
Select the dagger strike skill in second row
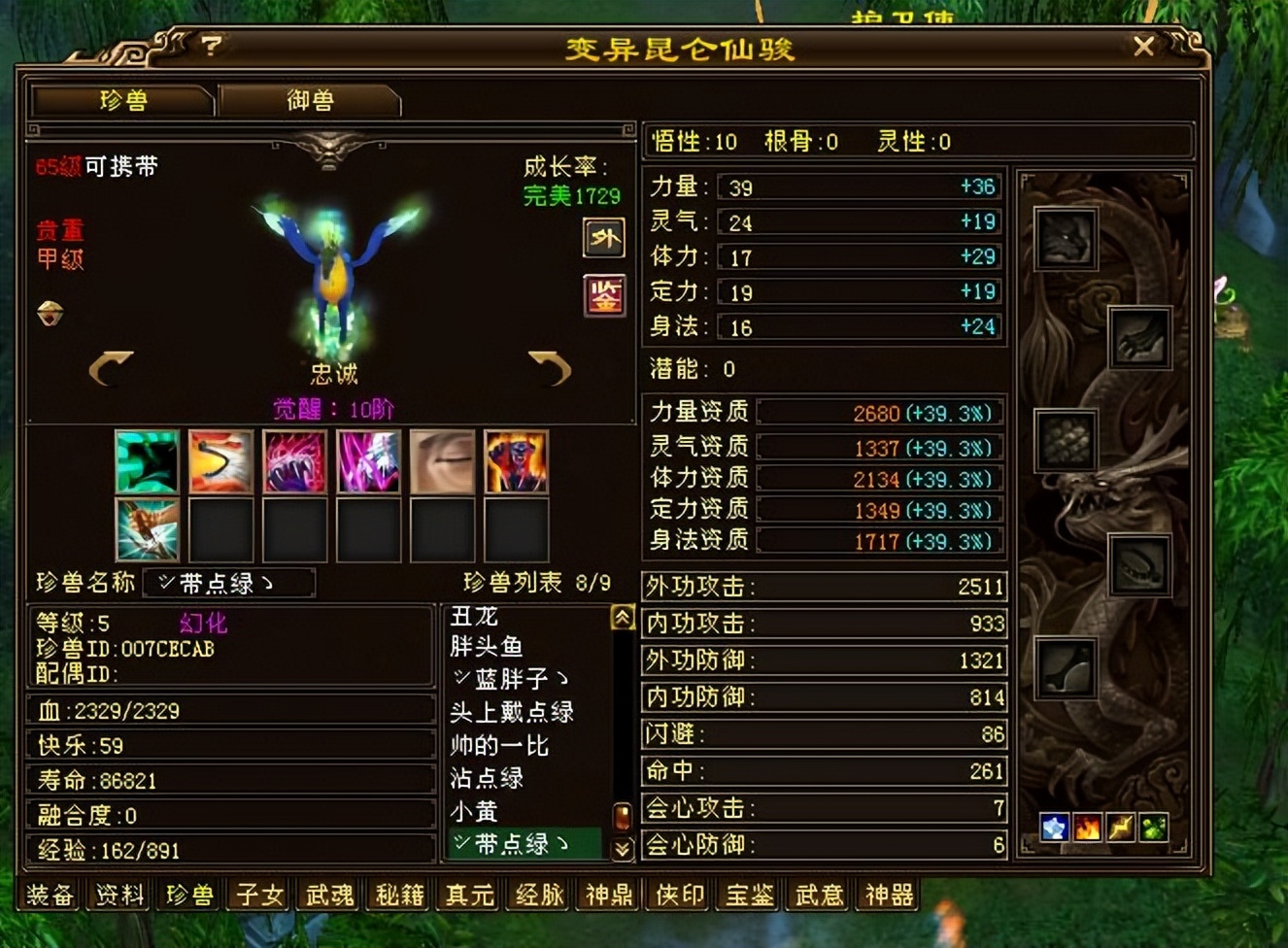pos(147,529)
